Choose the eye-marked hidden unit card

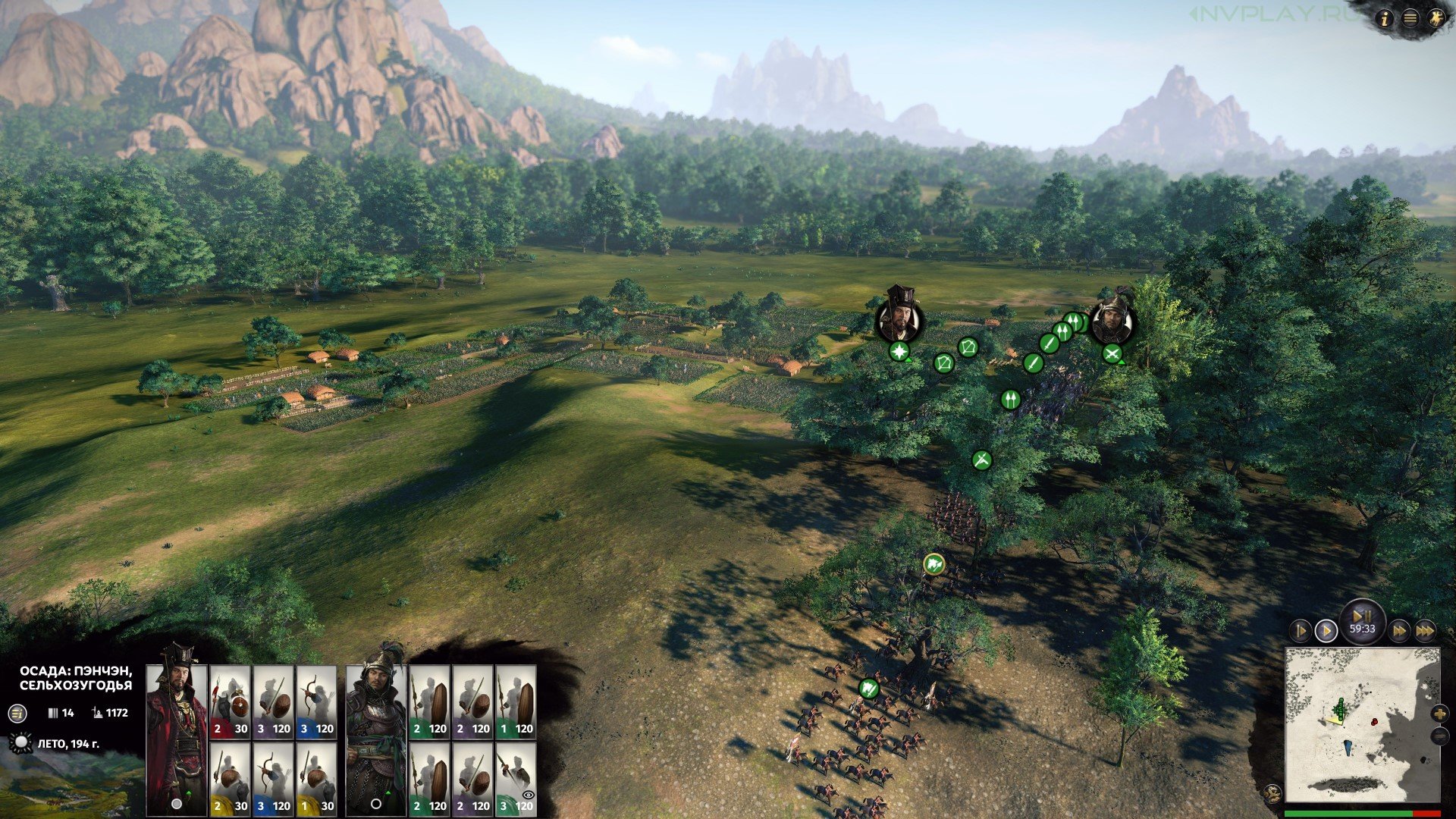516,779
